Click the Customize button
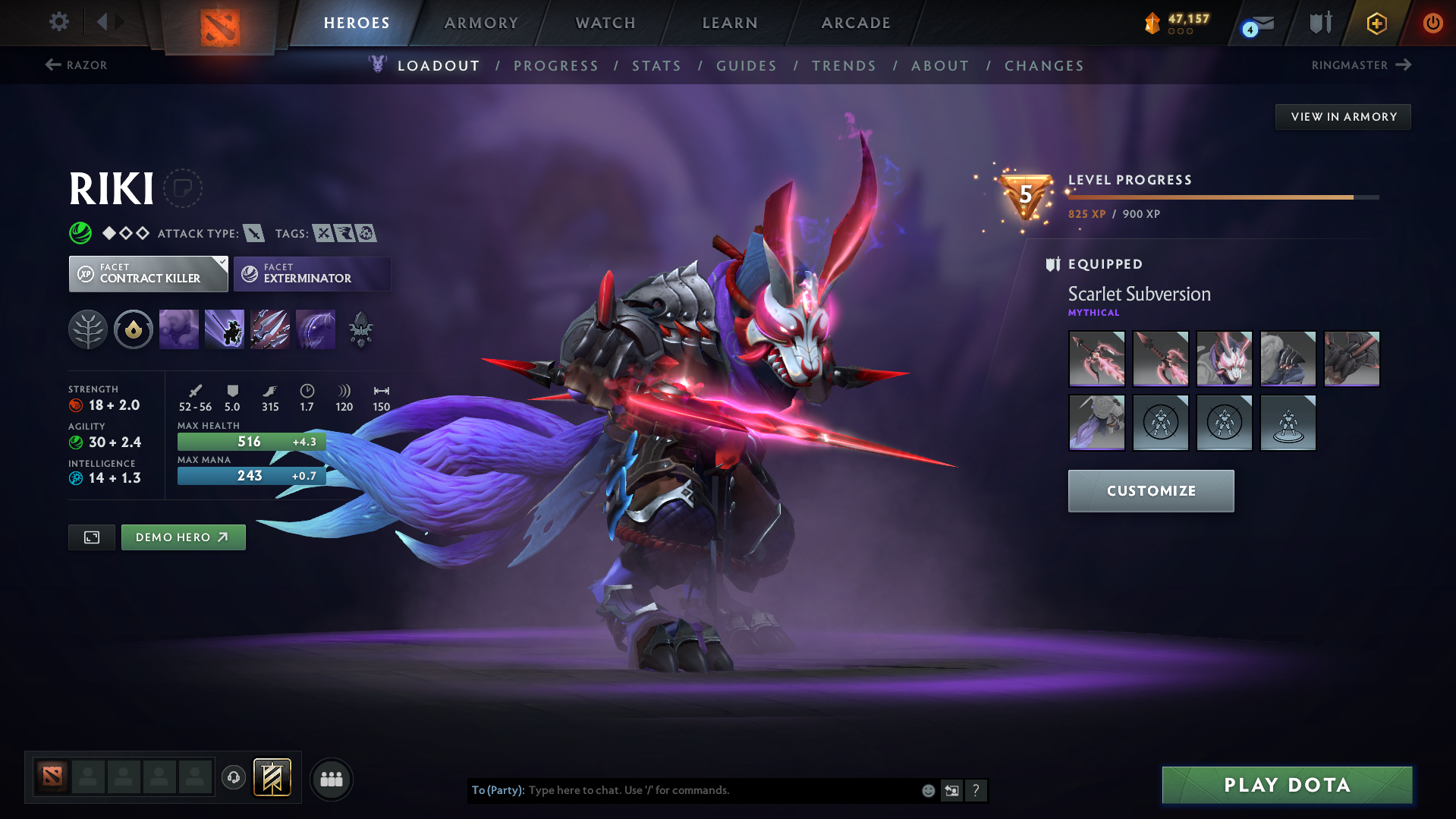The image size is (1456, 819). [x=1150, y=490]
